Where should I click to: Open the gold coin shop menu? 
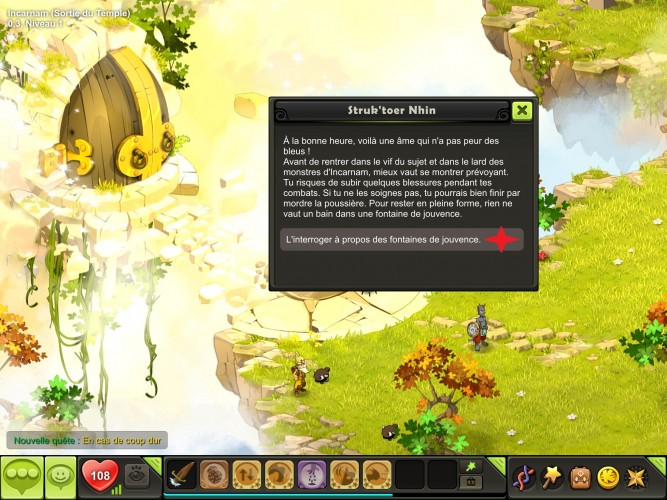click(x=609, y=476)
